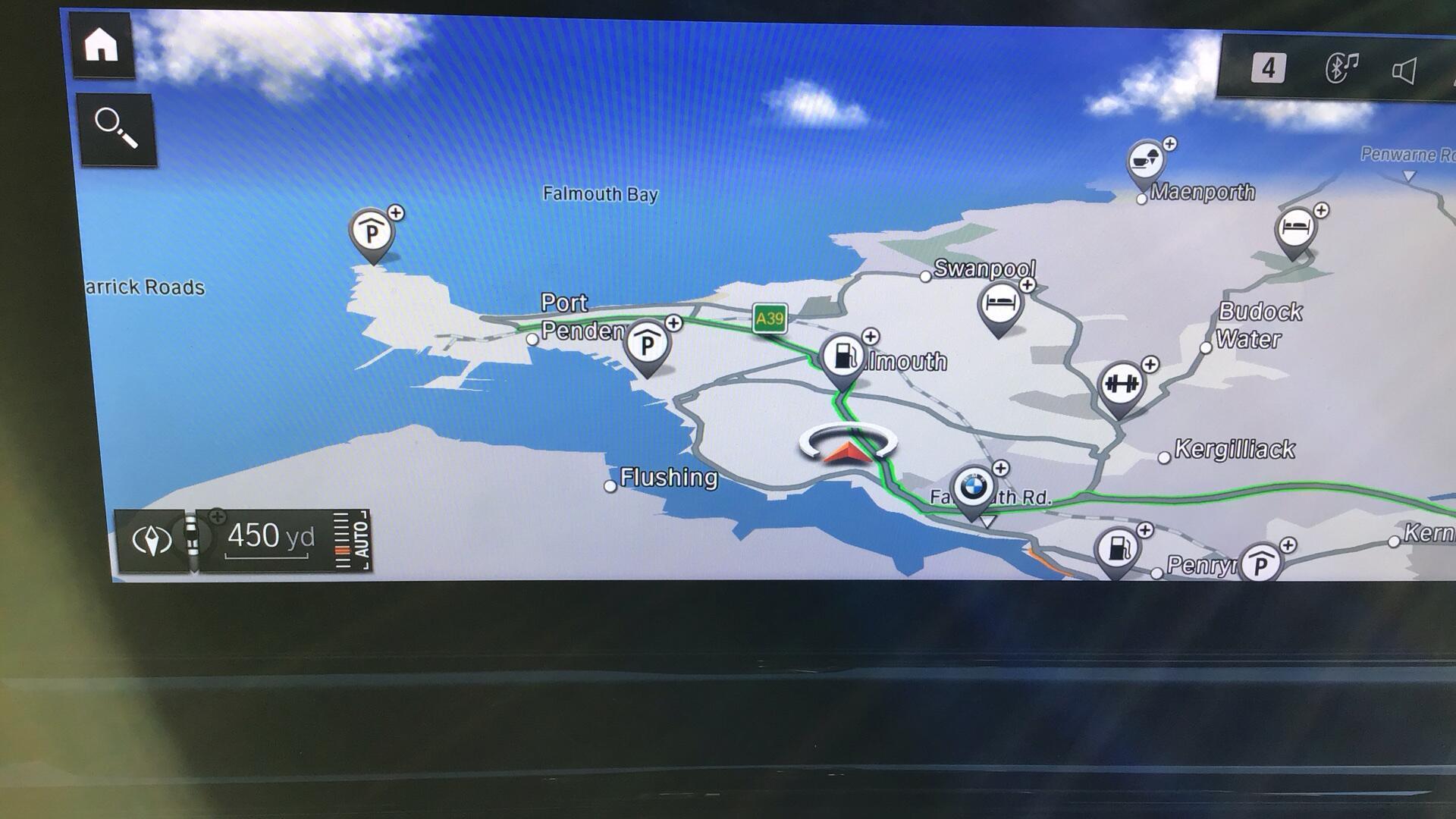Open the BMW dealer marker
The image size is (1456, 819).
tap(973, 488)
